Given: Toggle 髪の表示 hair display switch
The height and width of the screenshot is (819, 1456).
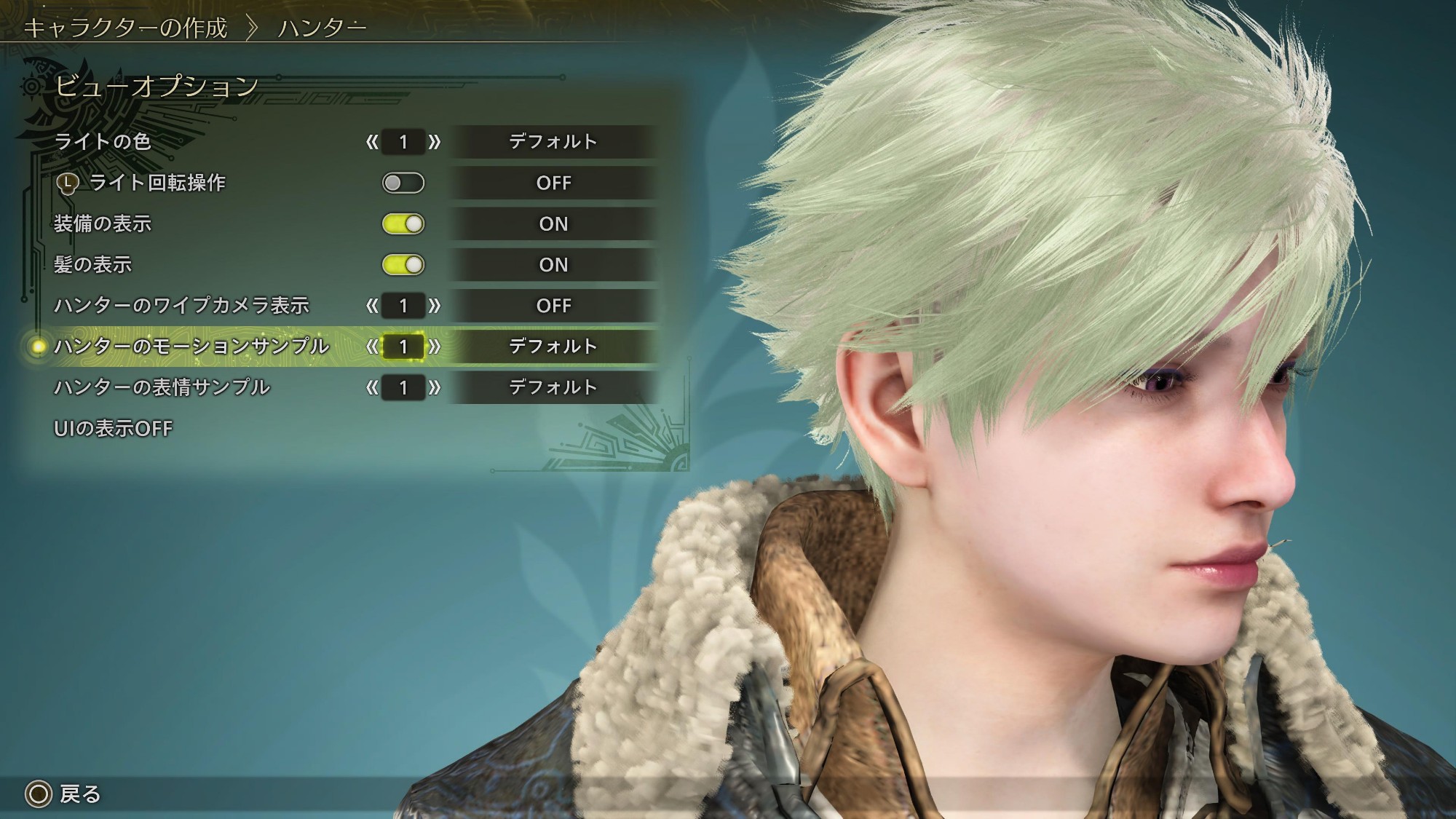Looking at the screenshot, I should point(403,265).
